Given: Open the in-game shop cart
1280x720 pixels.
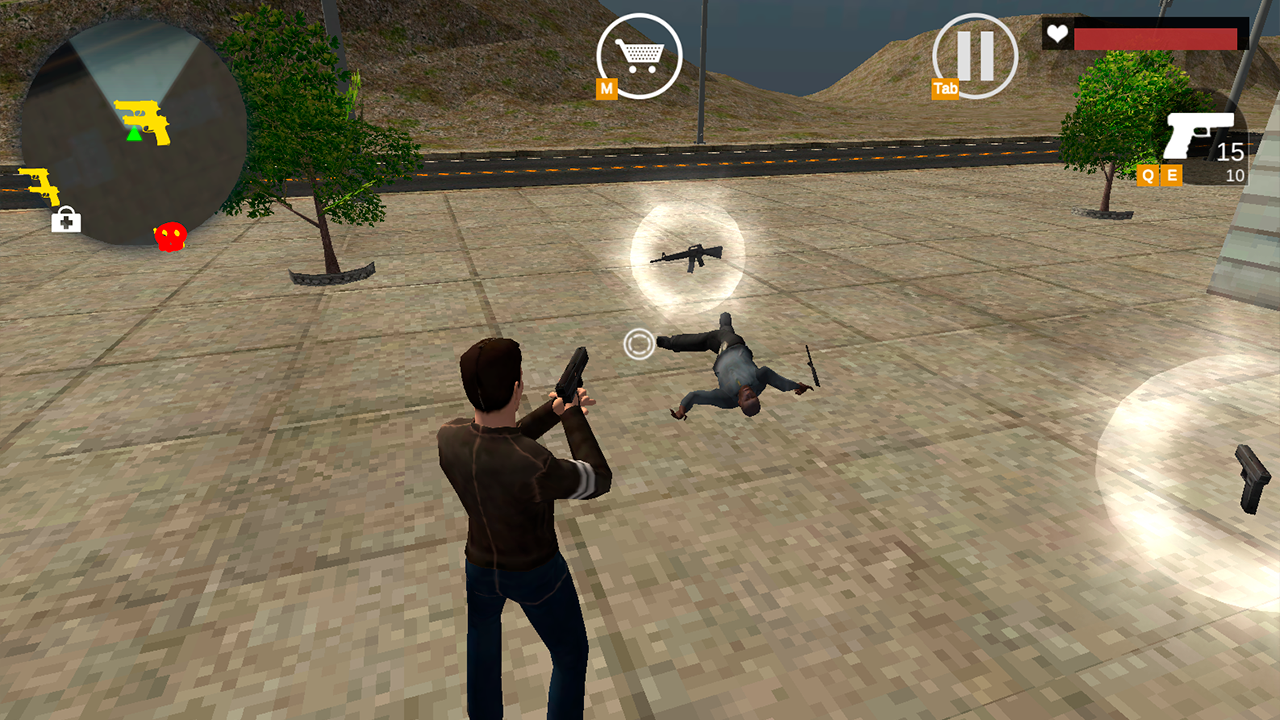Looking at the screenshot, I should coord(638,55).
